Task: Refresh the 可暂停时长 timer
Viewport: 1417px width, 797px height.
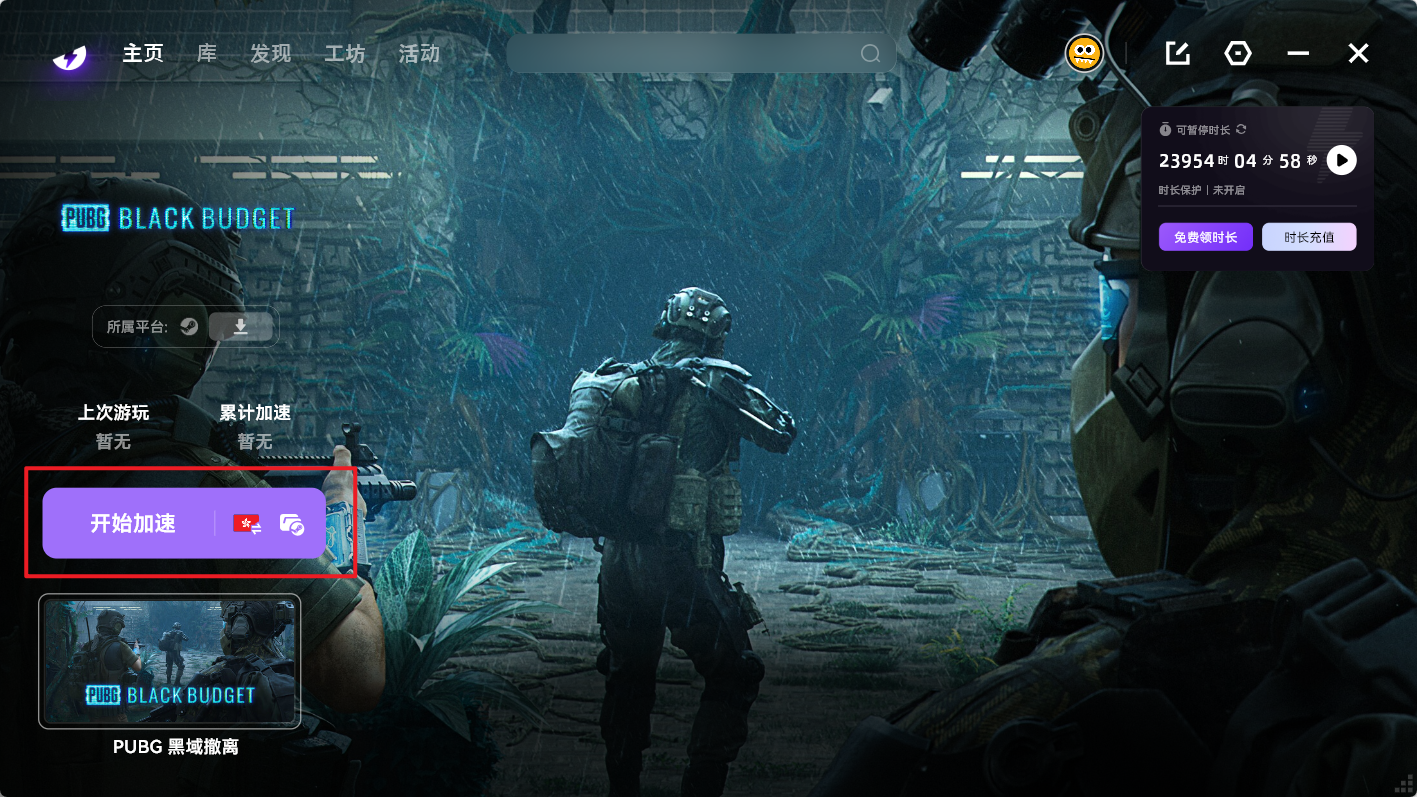Action: [1241, 129]
